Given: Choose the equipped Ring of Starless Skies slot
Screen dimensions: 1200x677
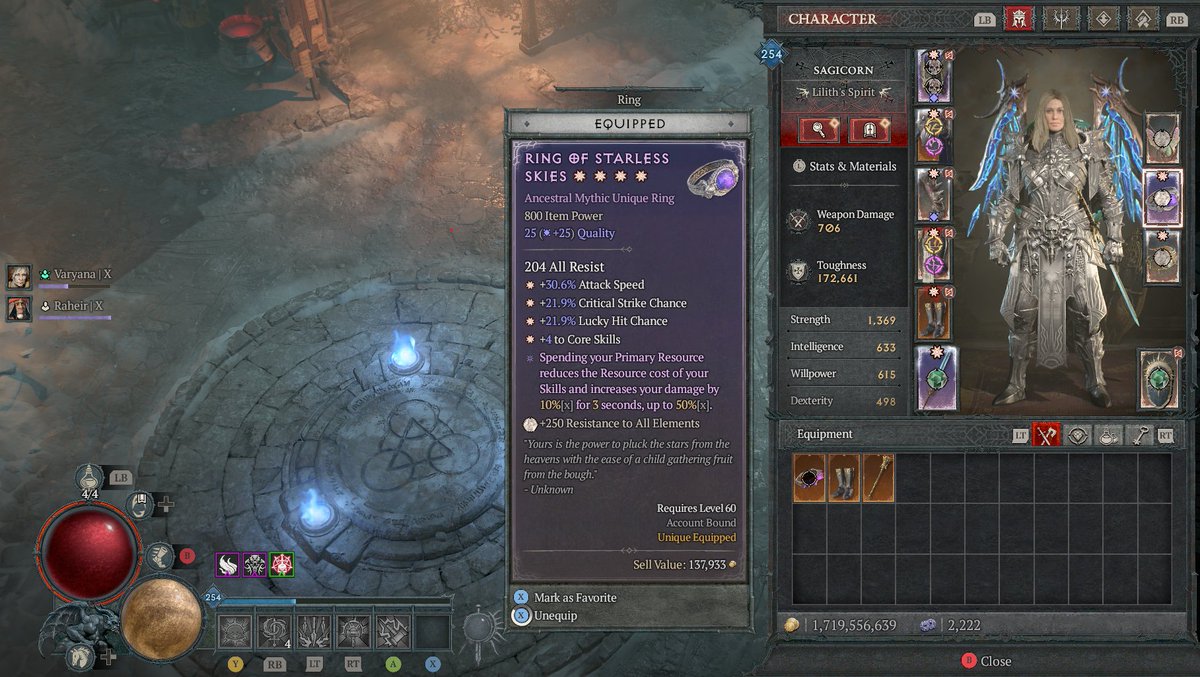Looking at the screenshot, I should 1162,195.
